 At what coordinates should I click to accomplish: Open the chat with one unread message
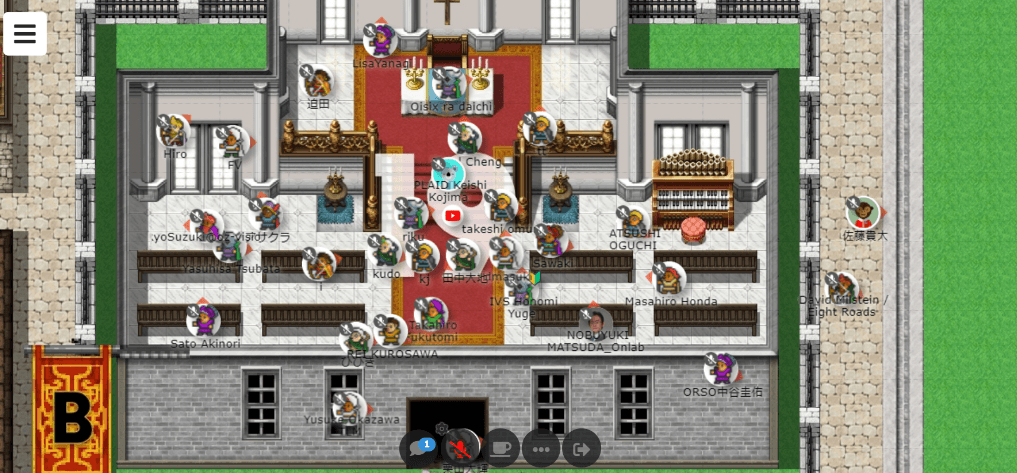click(419, 449)
